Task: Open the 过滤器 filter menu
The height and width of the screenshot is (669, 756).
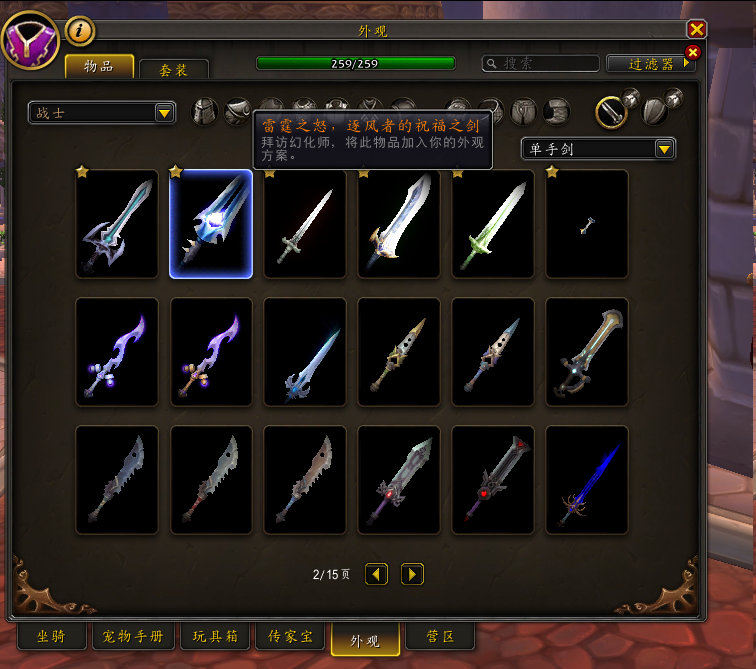Action: coord(650,63)
